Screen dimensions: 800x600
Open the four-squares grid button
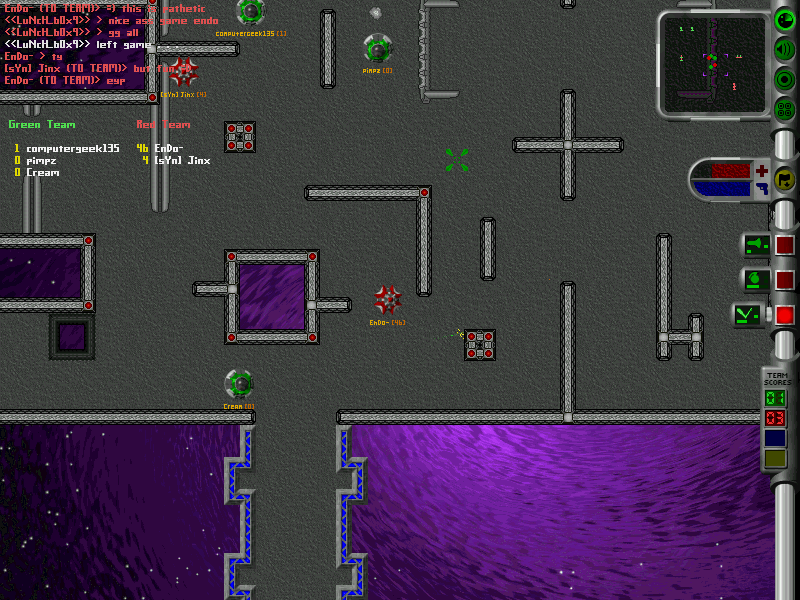[785, 109]
